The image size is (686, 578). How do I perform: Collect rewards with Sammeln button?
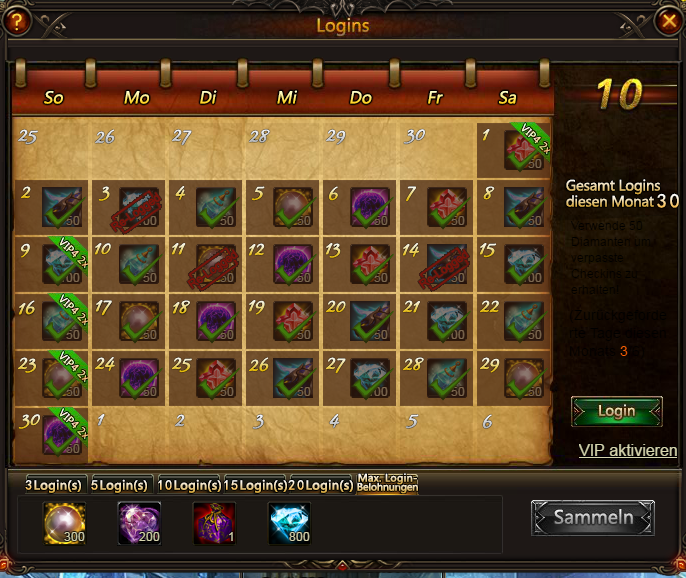pyautogui.click(x=593, y=517)
